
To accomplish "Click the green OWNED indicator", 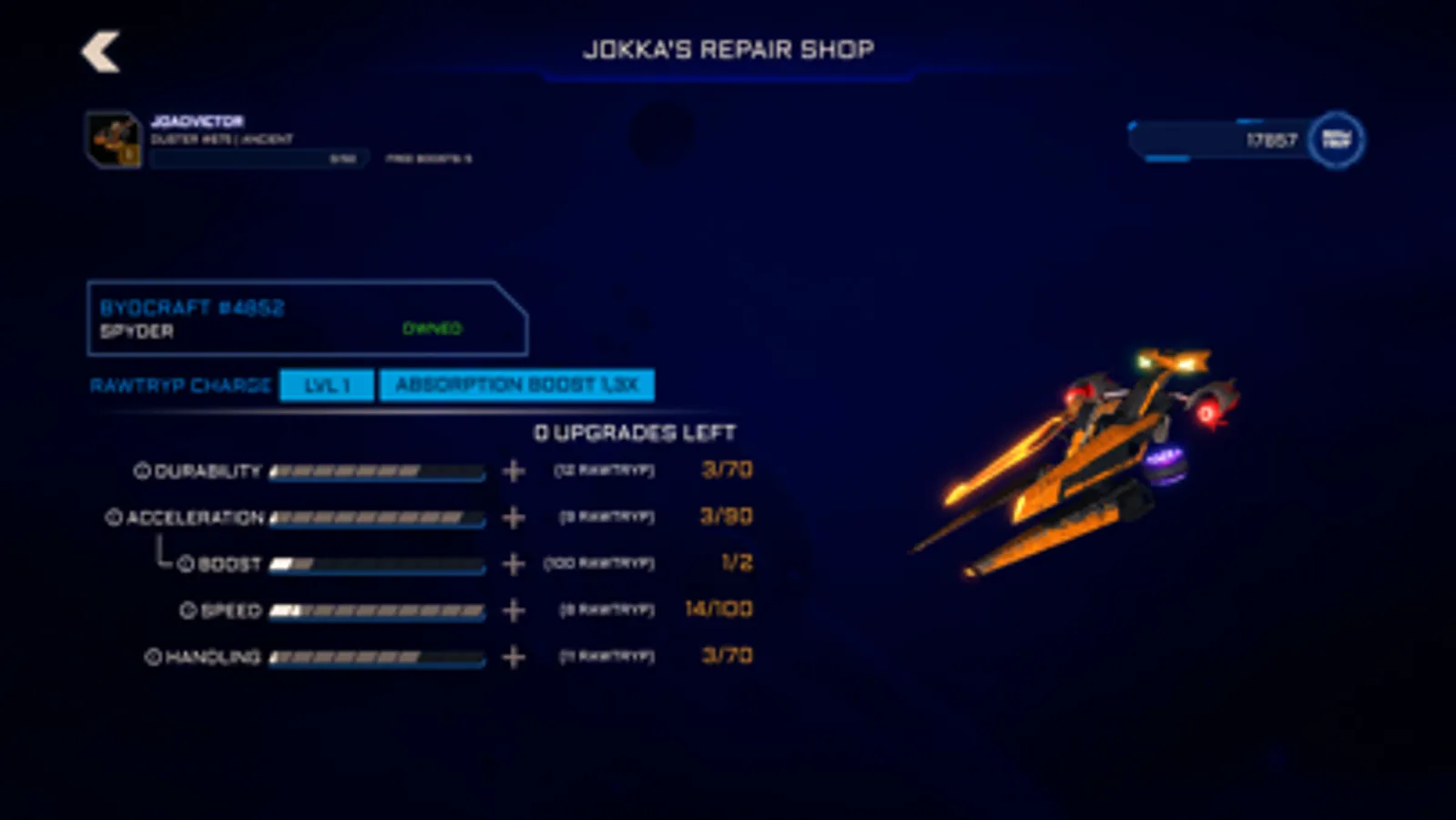I will (x=433, y=330).
